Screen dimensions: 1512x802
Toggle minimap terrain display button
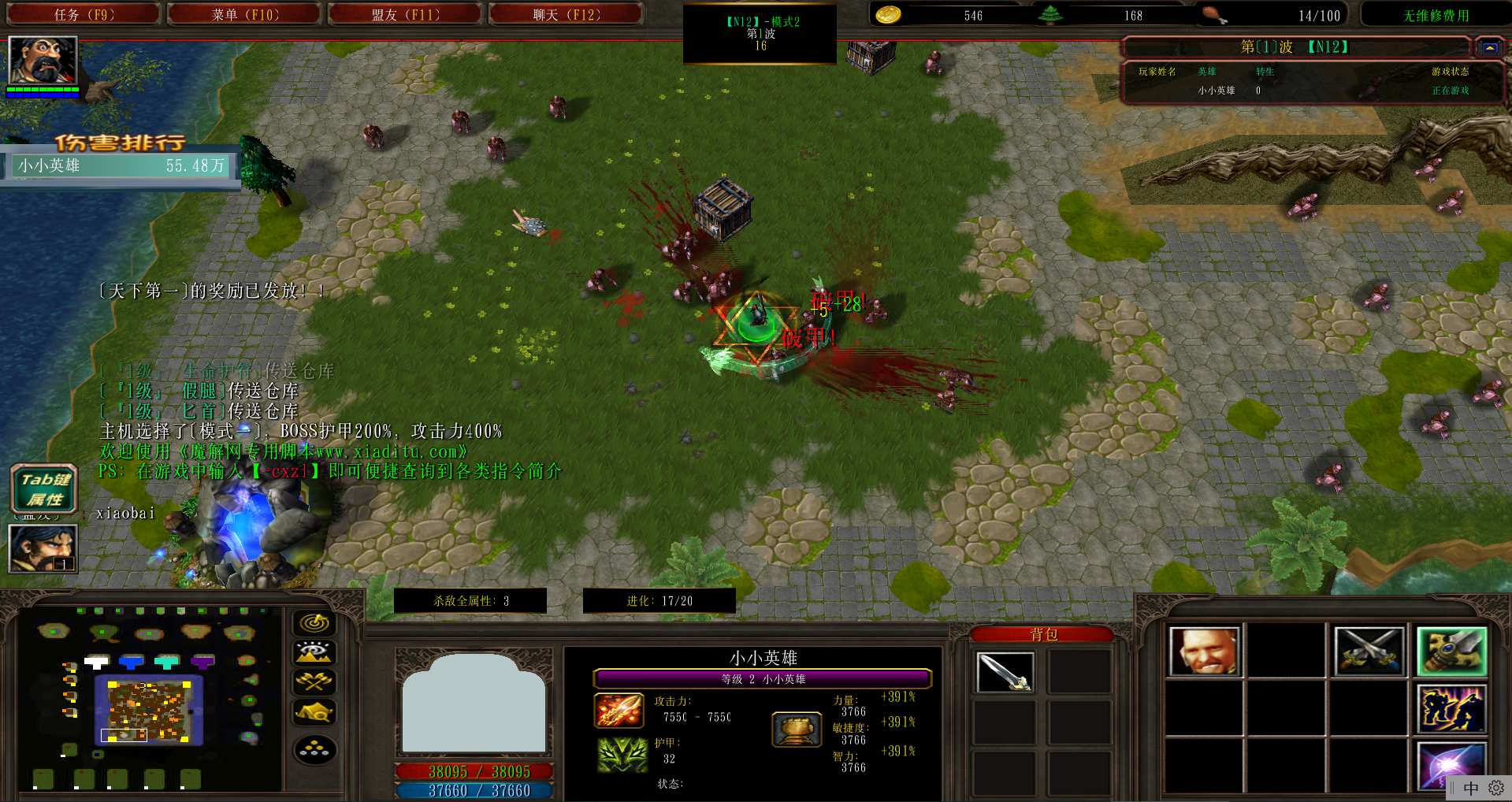pos(314,653)
